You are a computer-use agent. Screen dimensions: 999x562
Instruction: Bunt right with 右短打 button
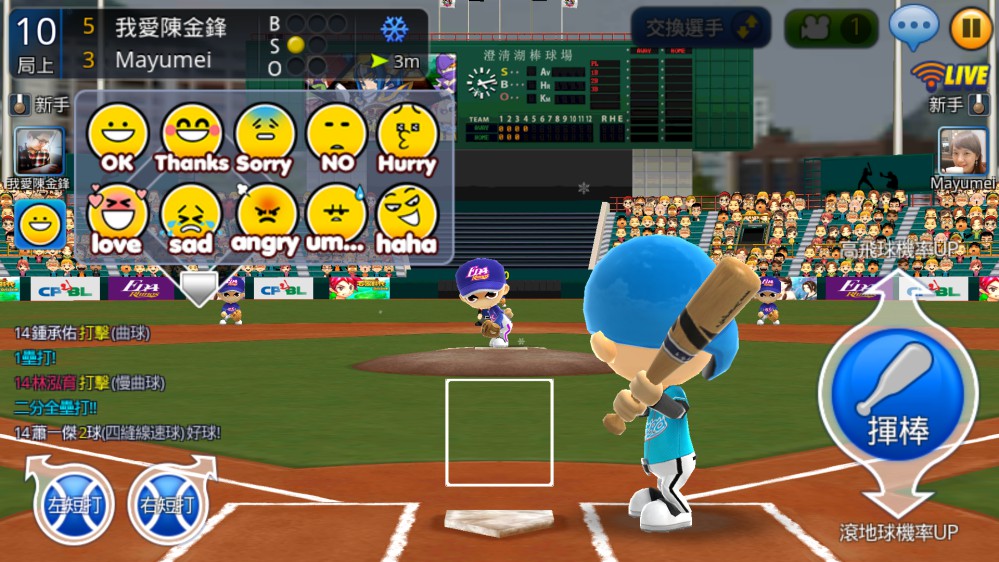tap(167, 505)
